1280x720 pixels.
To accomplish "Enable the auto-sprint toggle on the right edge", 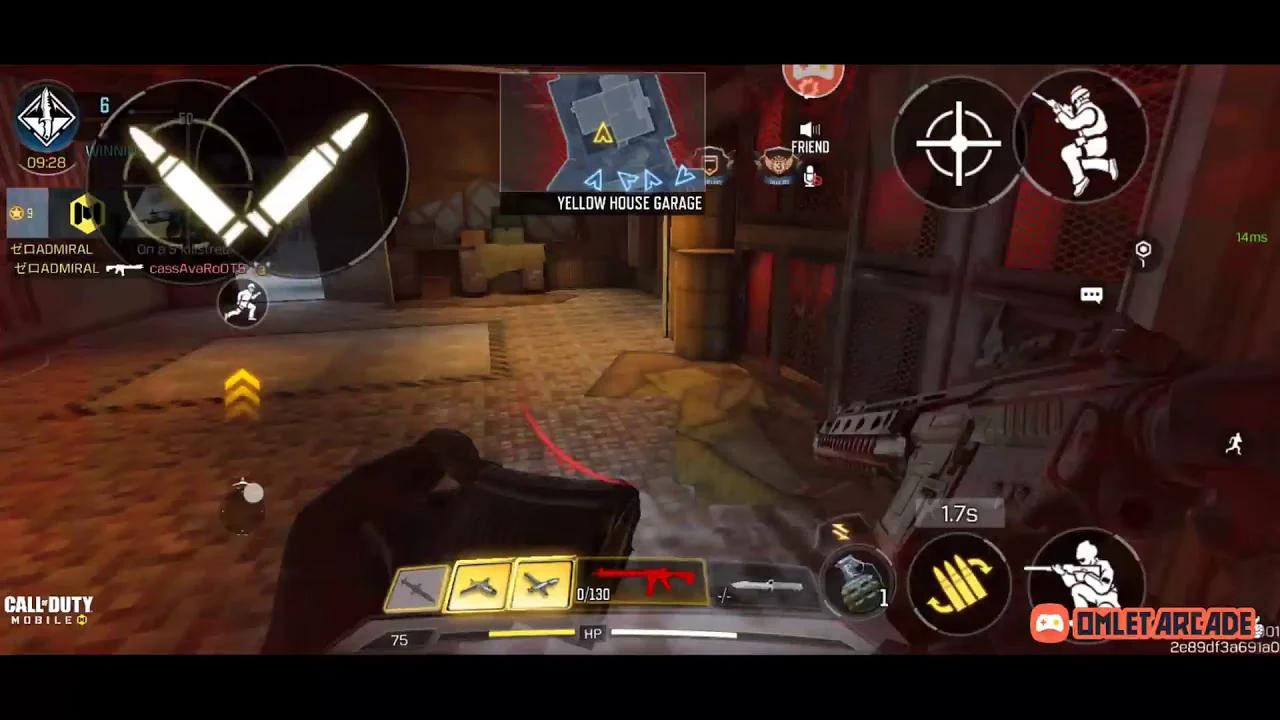I will click(1234, 444).
